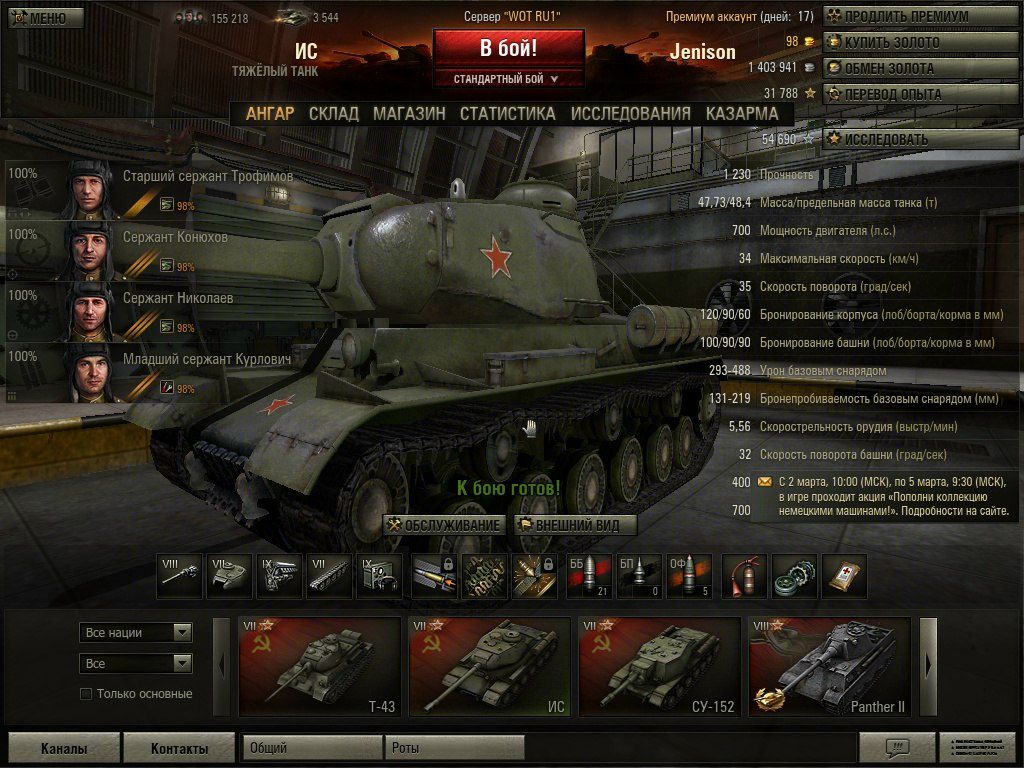Open the Меню button

[42, 17]
